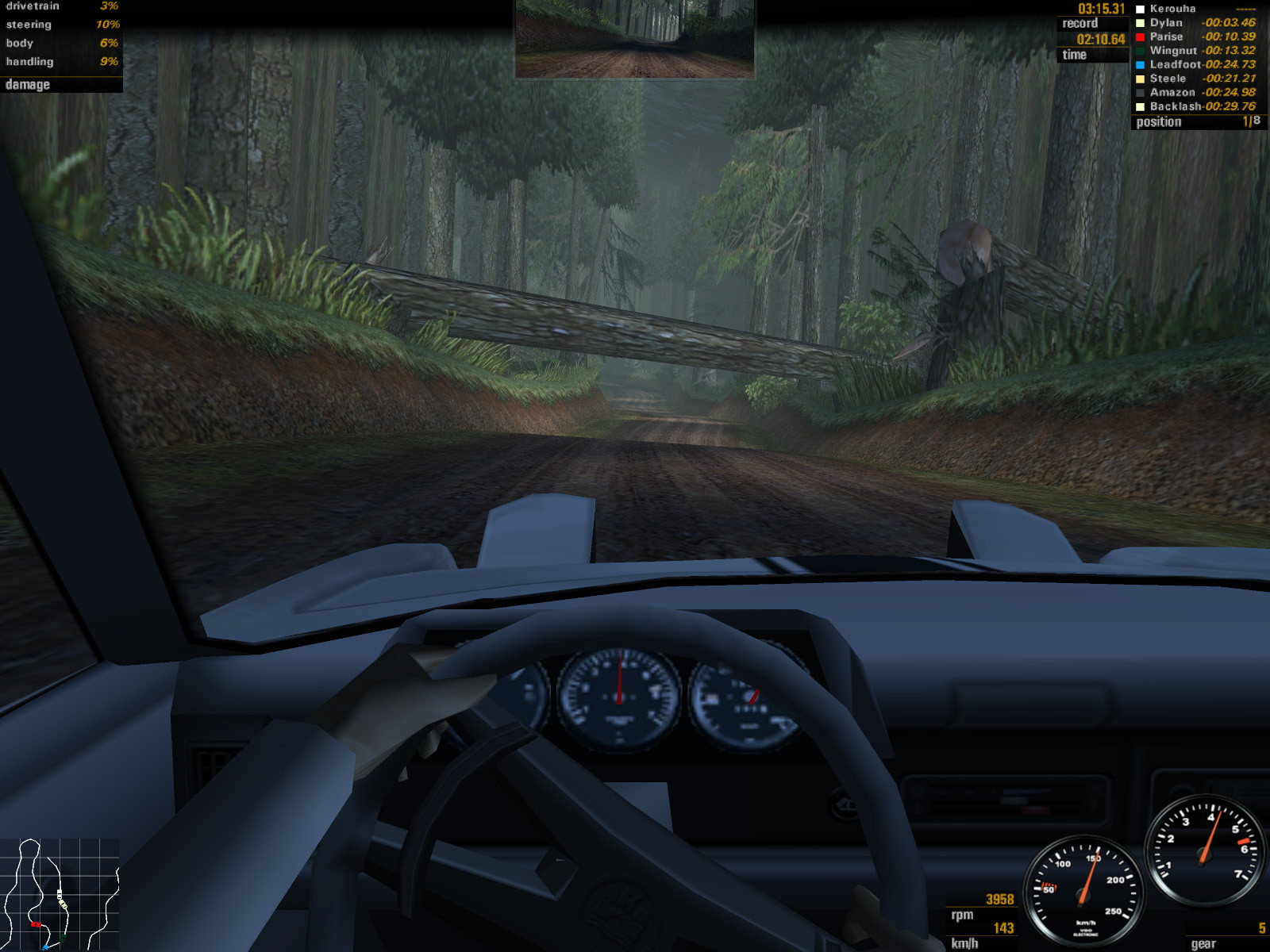
Task: Toggle the leaderboard standings overlay
Action: tap(1195, 59)
